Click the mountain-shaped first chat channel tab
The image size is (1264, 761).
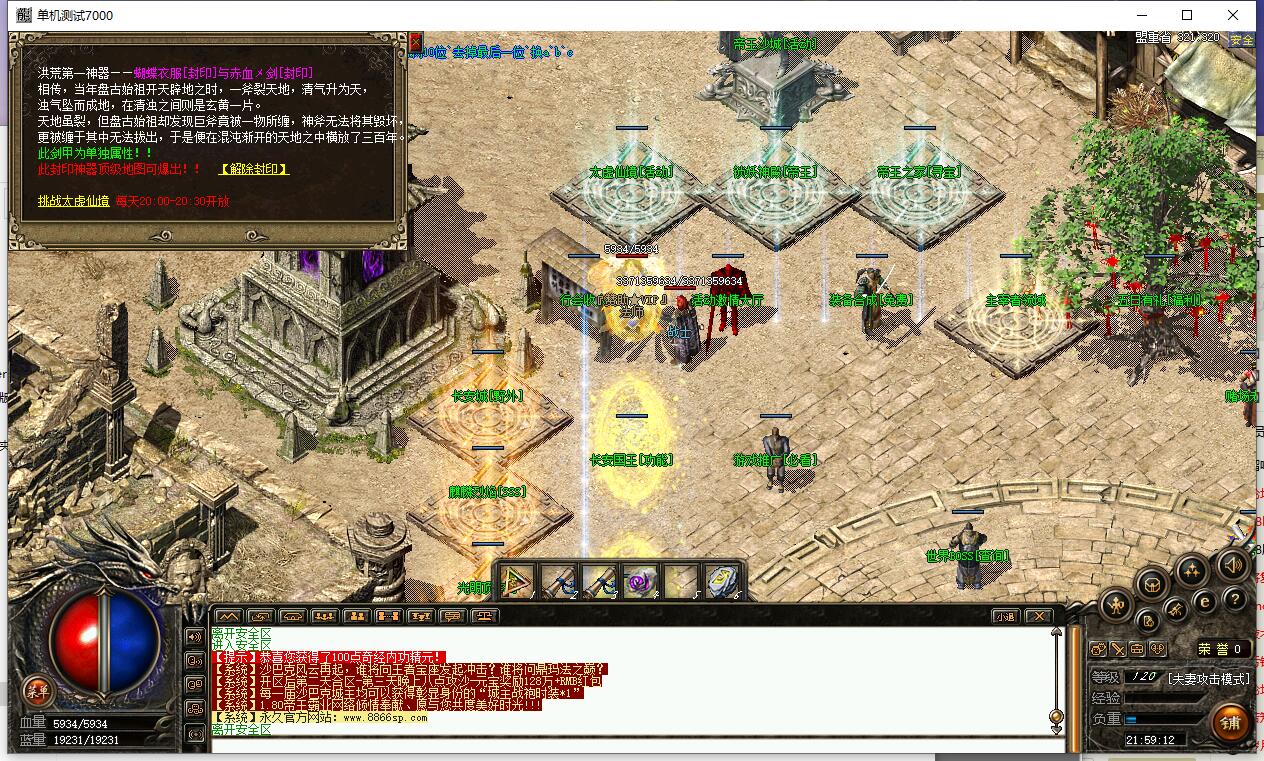[x=228, y=616]
